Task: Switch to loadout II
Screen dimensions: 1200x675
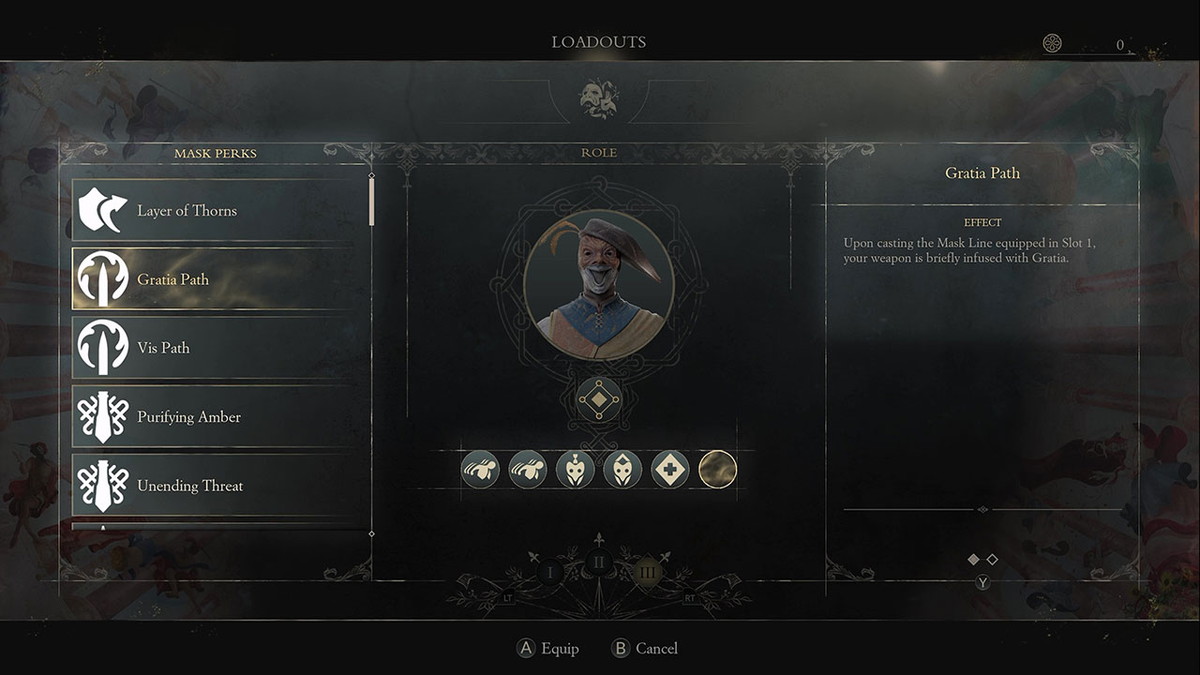Action: [599, 562]
